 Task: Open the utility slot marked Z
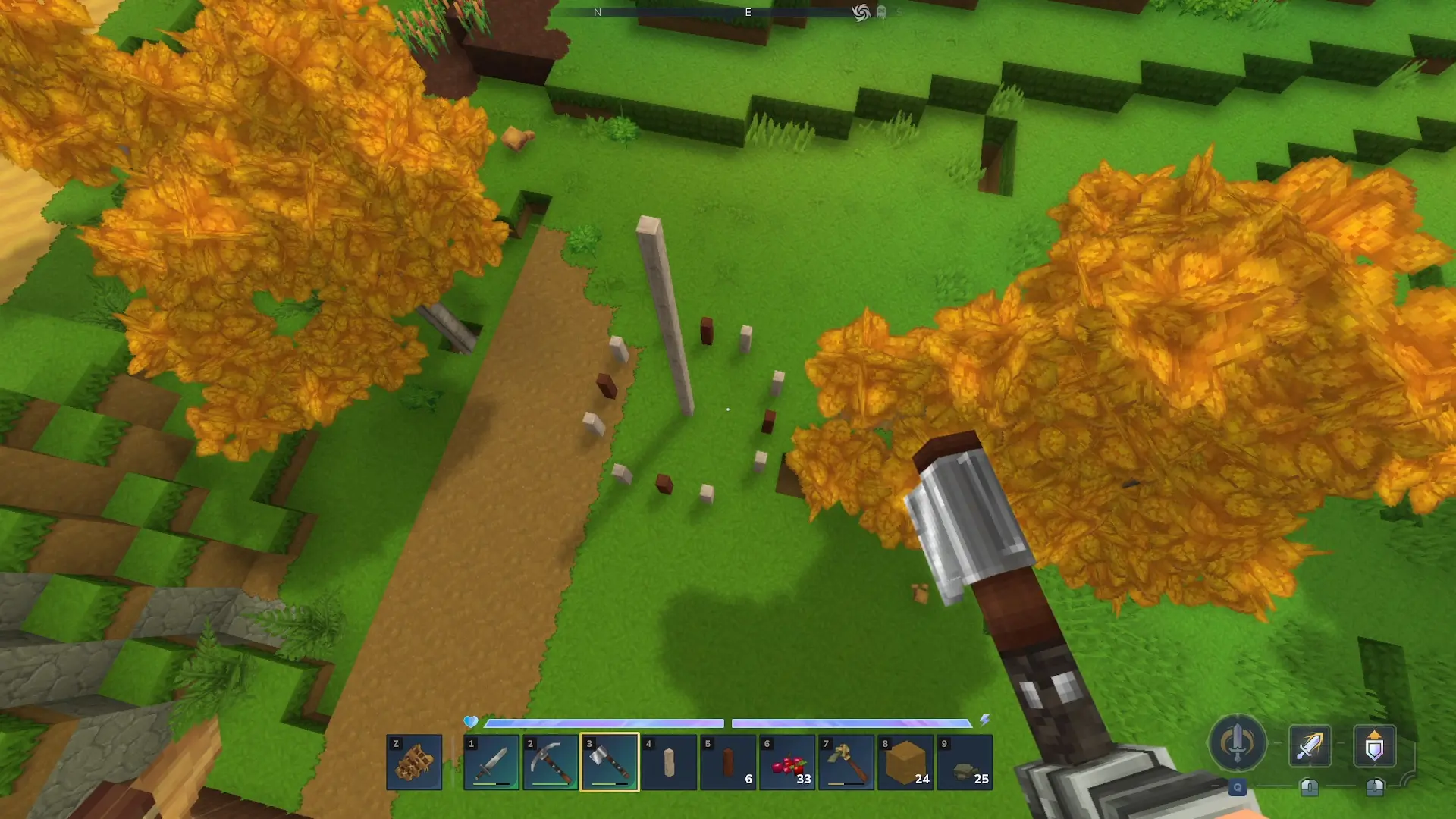click(414, 762)
